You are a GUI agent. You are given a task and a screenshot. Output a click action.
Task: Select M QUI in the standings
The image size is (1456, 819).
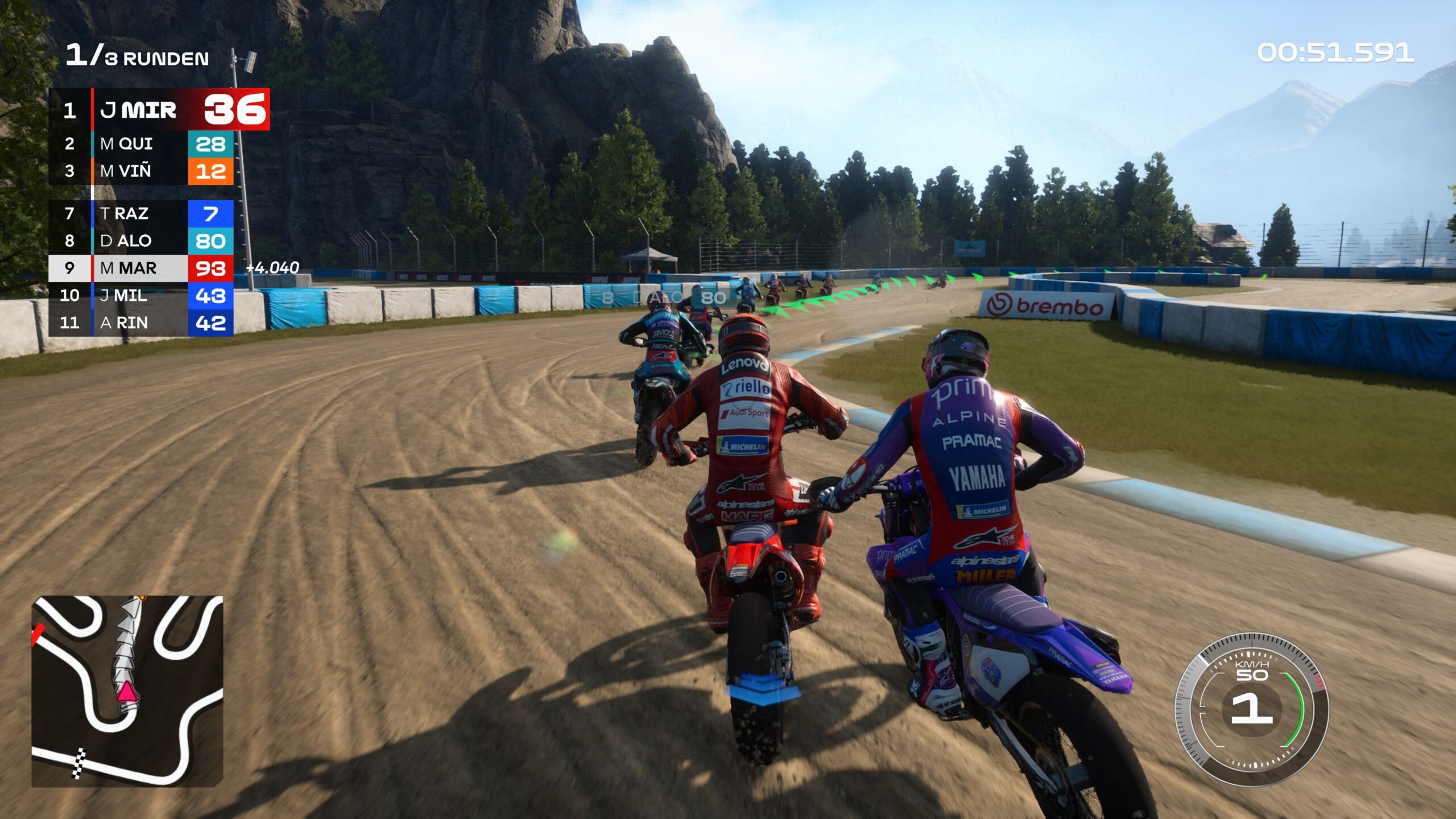coord(141,144)
